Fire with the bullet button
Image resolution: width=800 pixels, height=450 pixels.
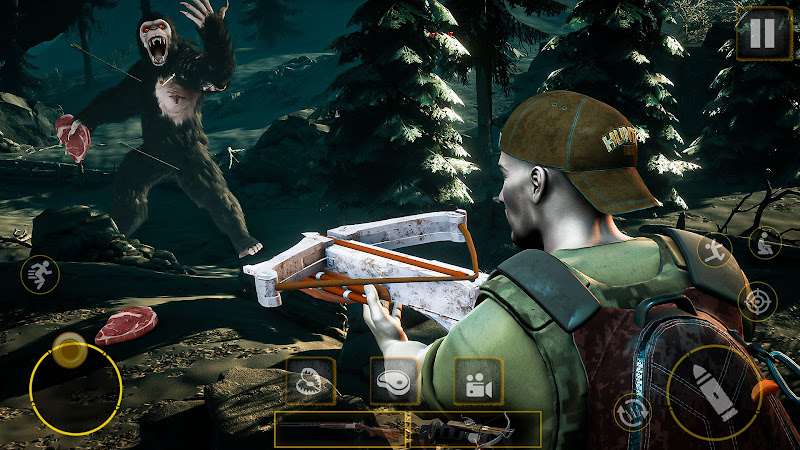click(714, 393)
